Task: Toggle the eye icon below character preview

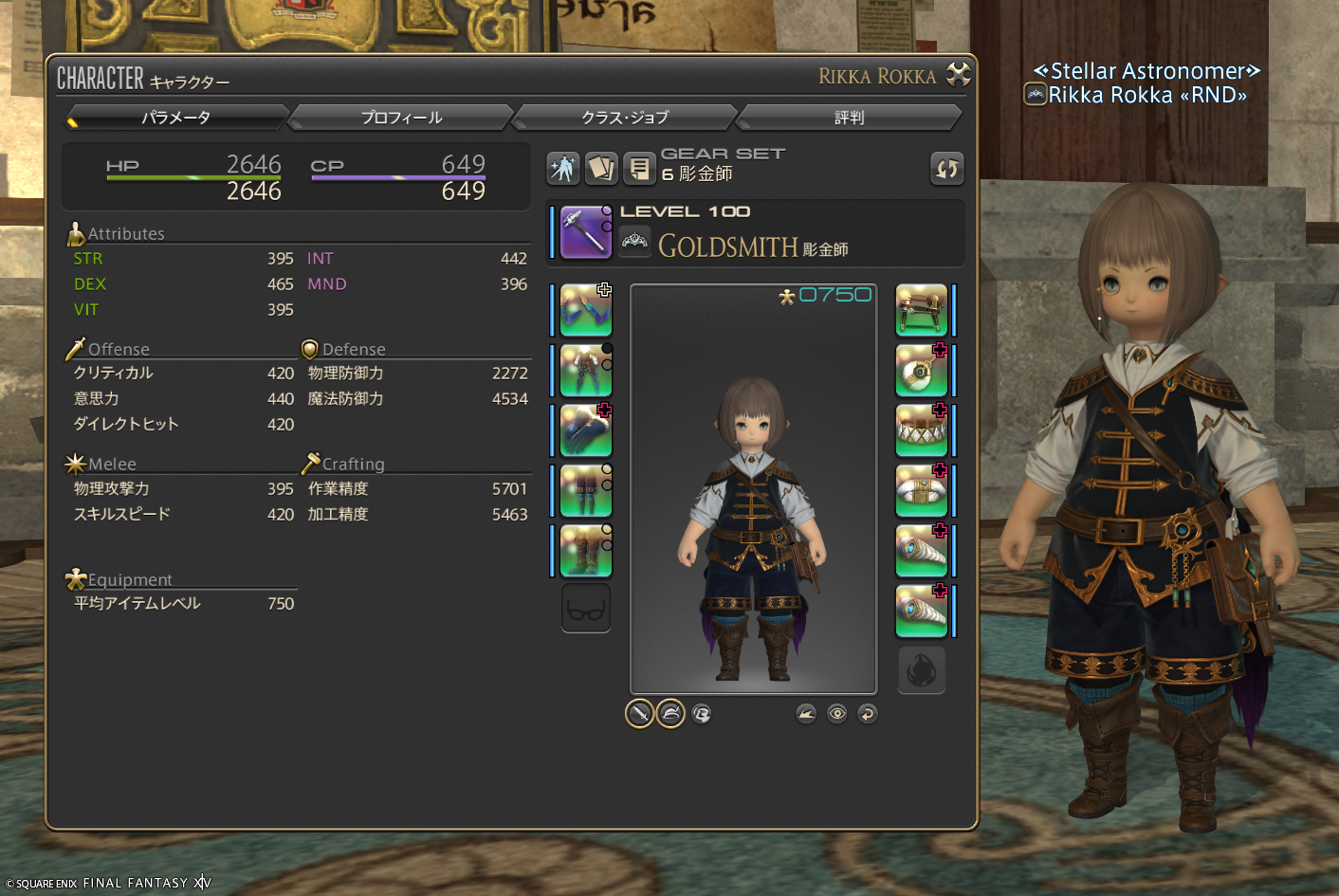Action: (x=836, y=713)
